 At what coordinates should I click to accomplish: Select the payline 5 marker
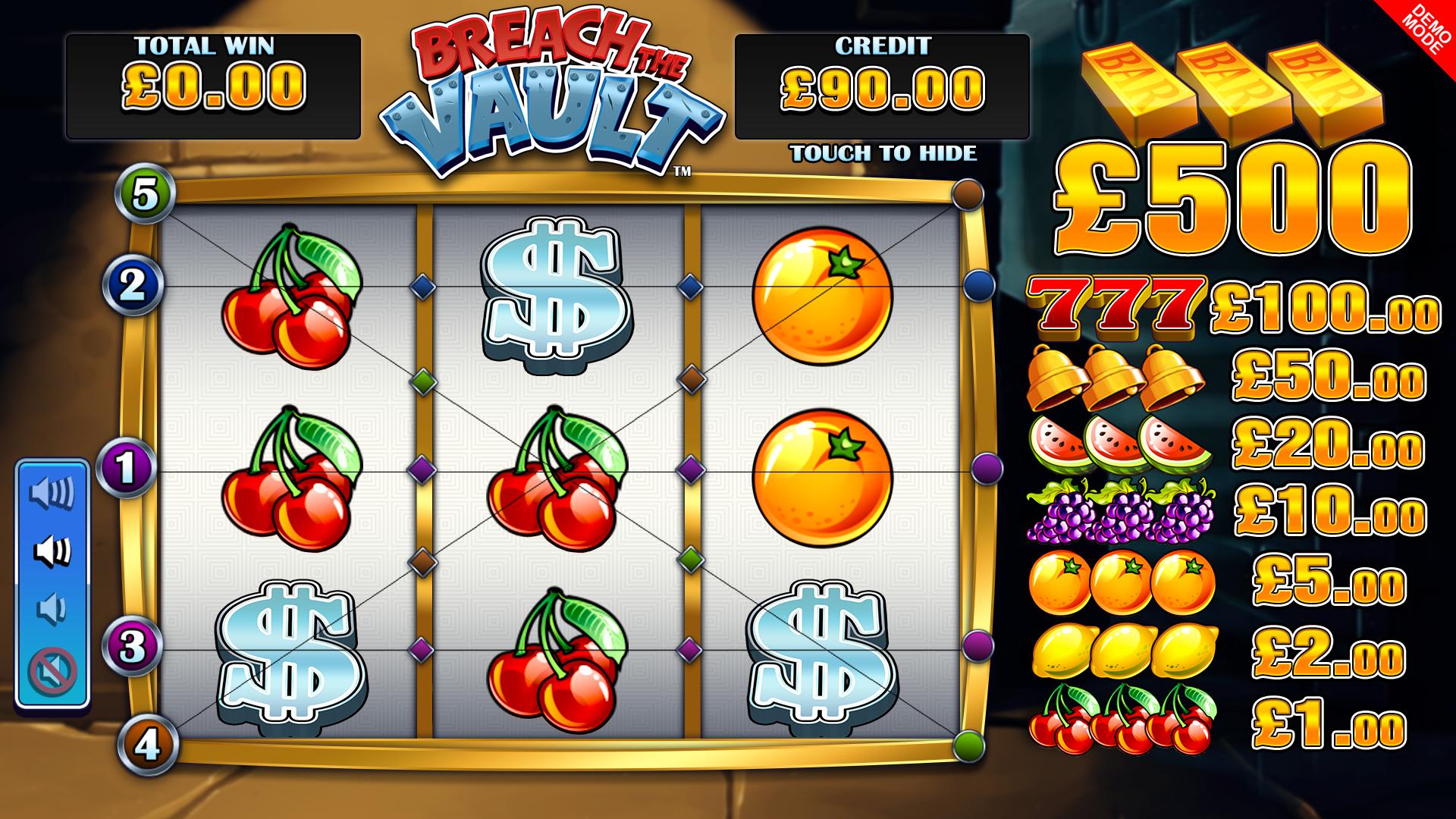[146, 196]
